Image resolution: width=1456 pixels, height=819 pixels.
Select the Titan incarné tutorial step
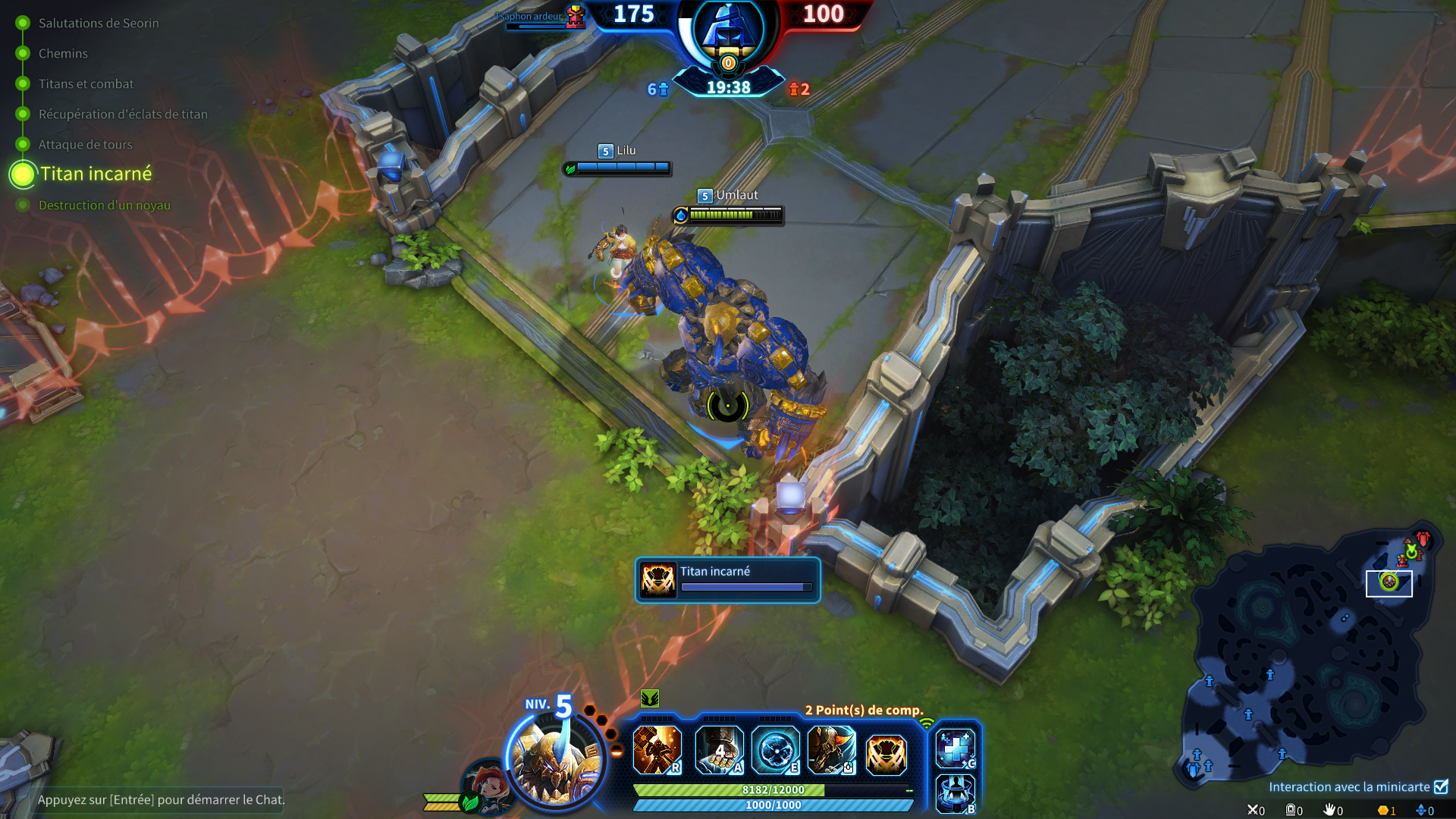coord(96,174)
